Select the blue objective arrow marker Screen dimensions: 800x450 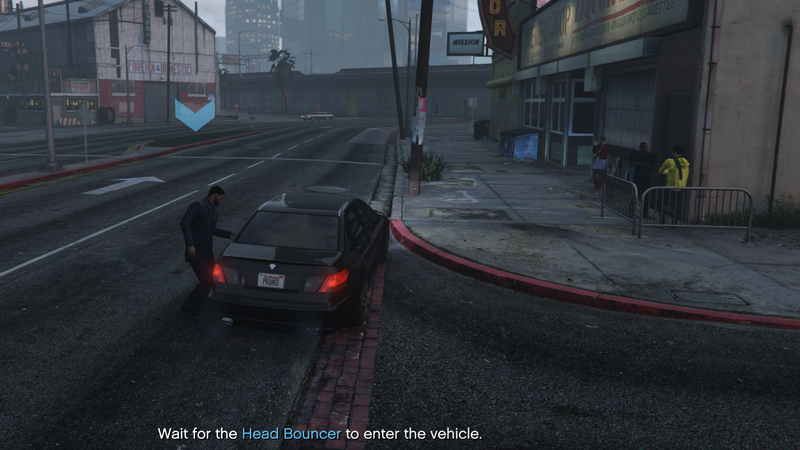pos(195,113)
